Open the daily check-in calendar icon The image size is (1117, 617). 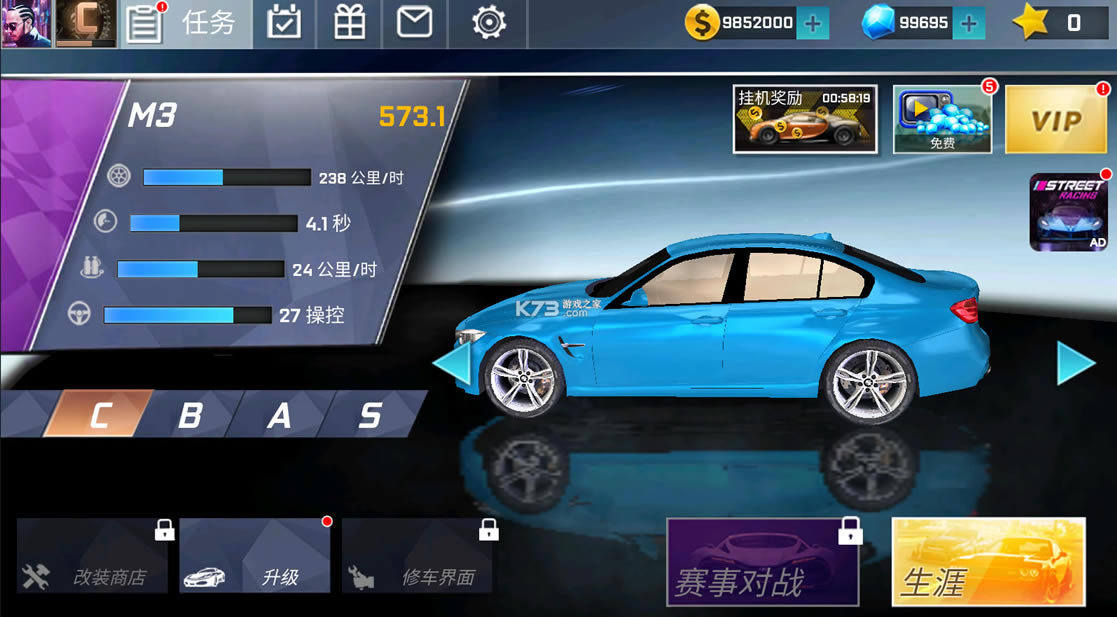tap(284, 24)
